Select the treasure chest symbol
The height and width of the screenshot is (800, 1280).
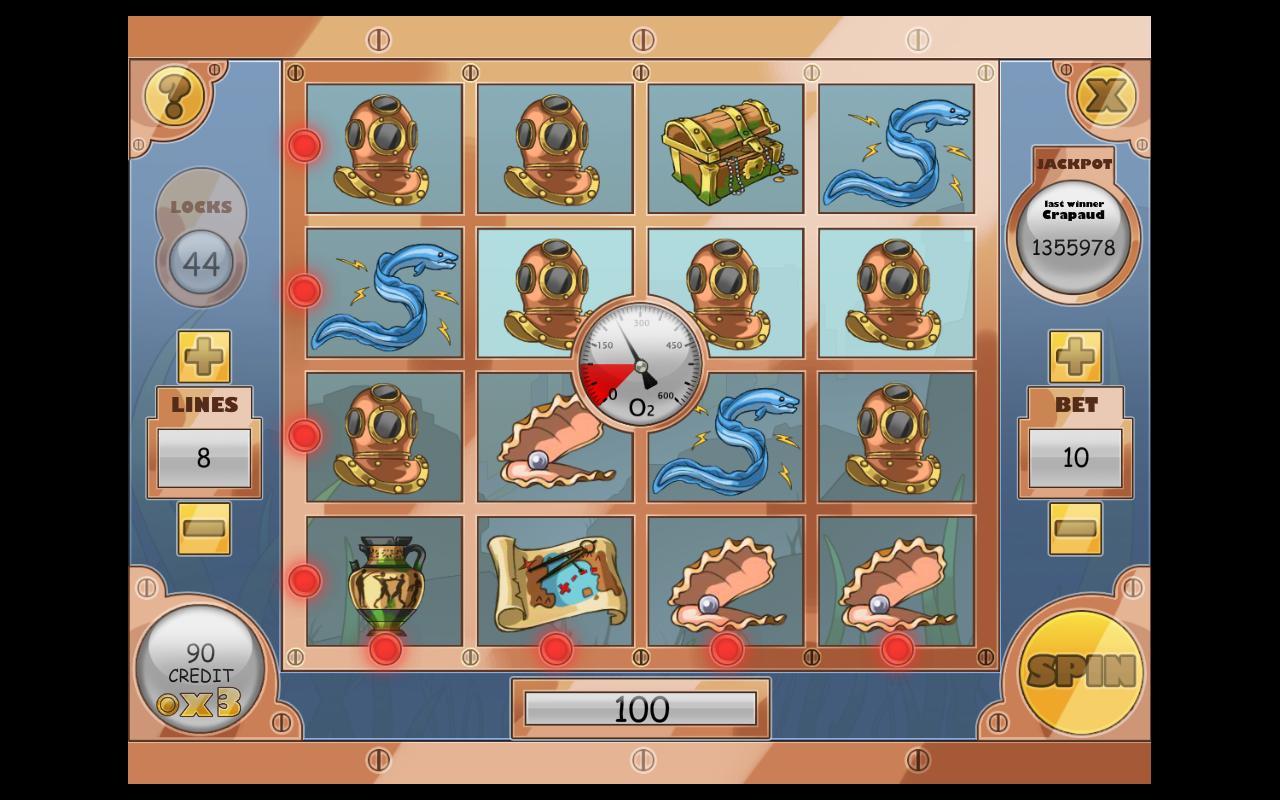click(726, 148)
